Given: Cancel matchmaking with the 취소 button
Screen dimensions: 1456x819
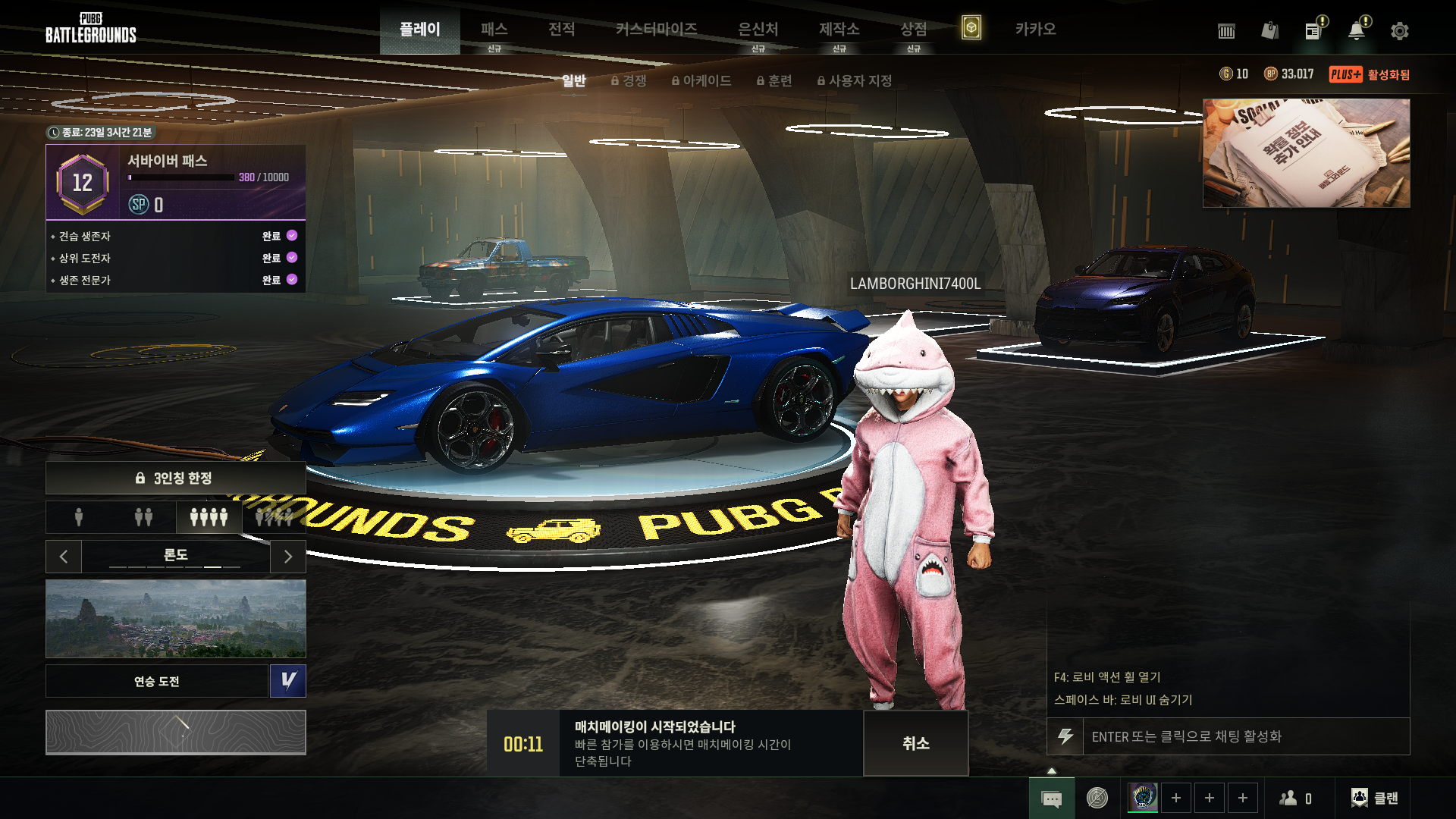Looking at the screenshot, I should [915, 743].
